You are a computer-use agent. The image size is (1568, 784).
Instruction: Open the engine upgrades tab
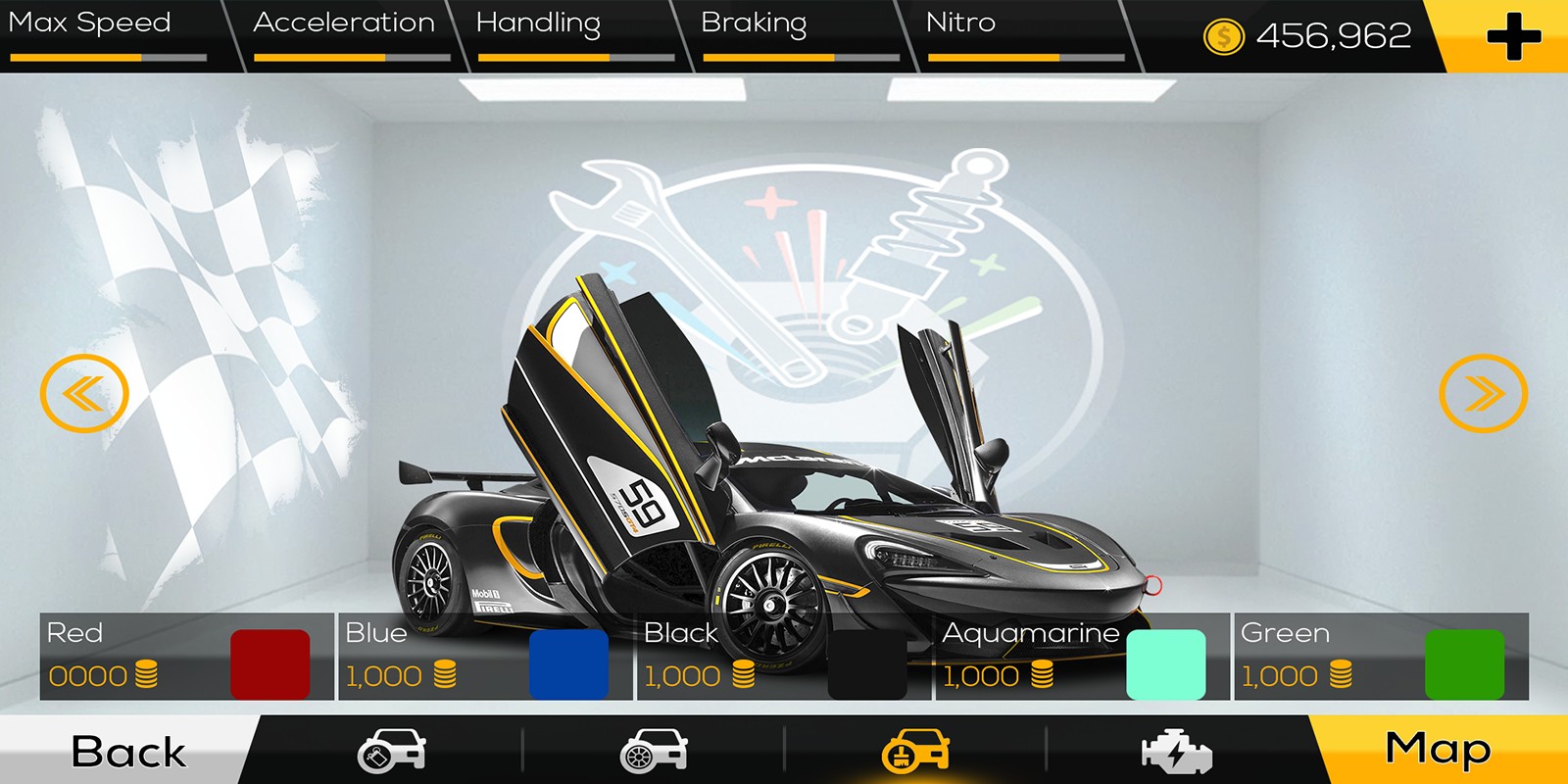point(1177,752)
